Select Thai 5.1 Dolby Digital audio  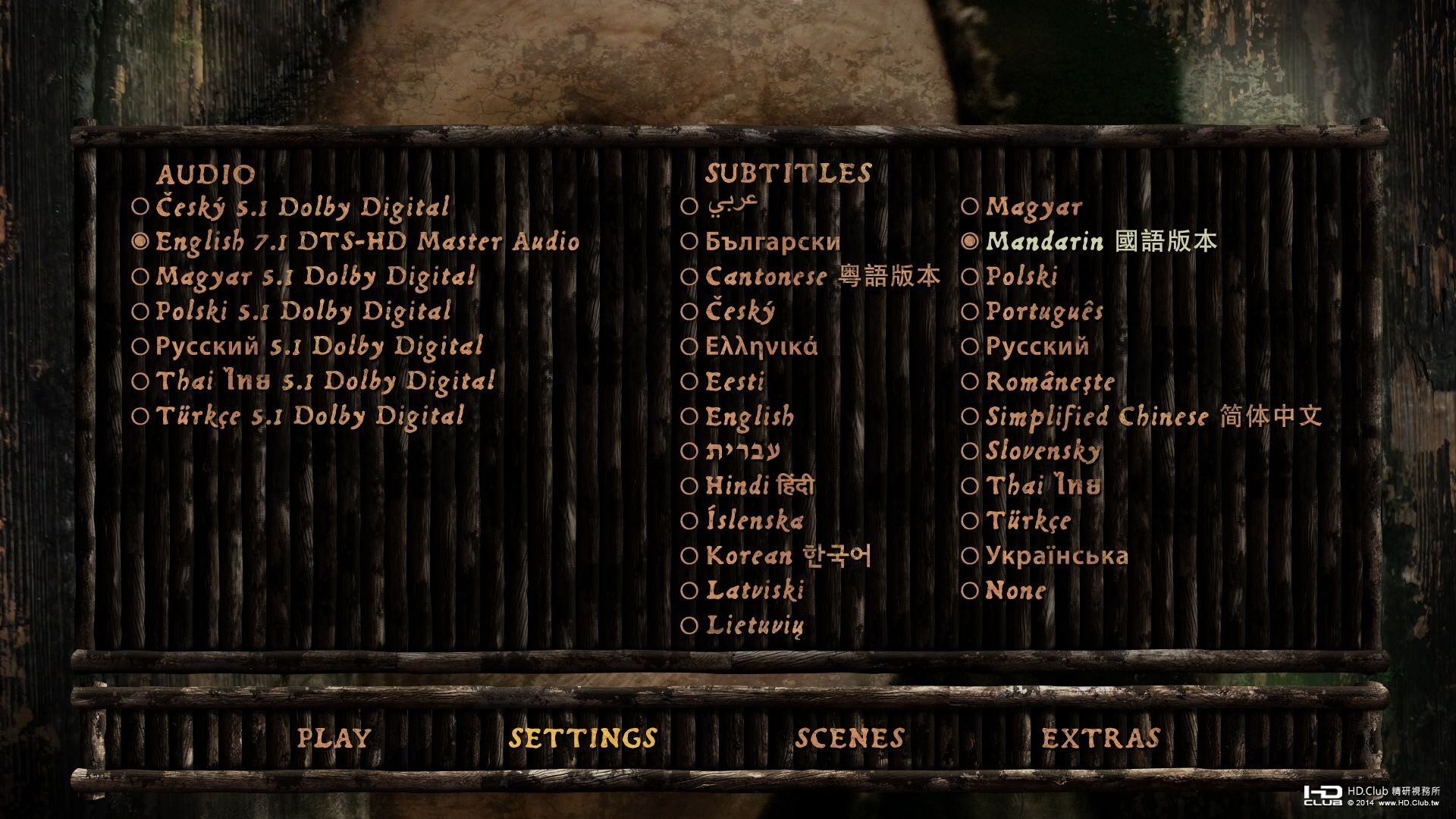pos(318,381)
